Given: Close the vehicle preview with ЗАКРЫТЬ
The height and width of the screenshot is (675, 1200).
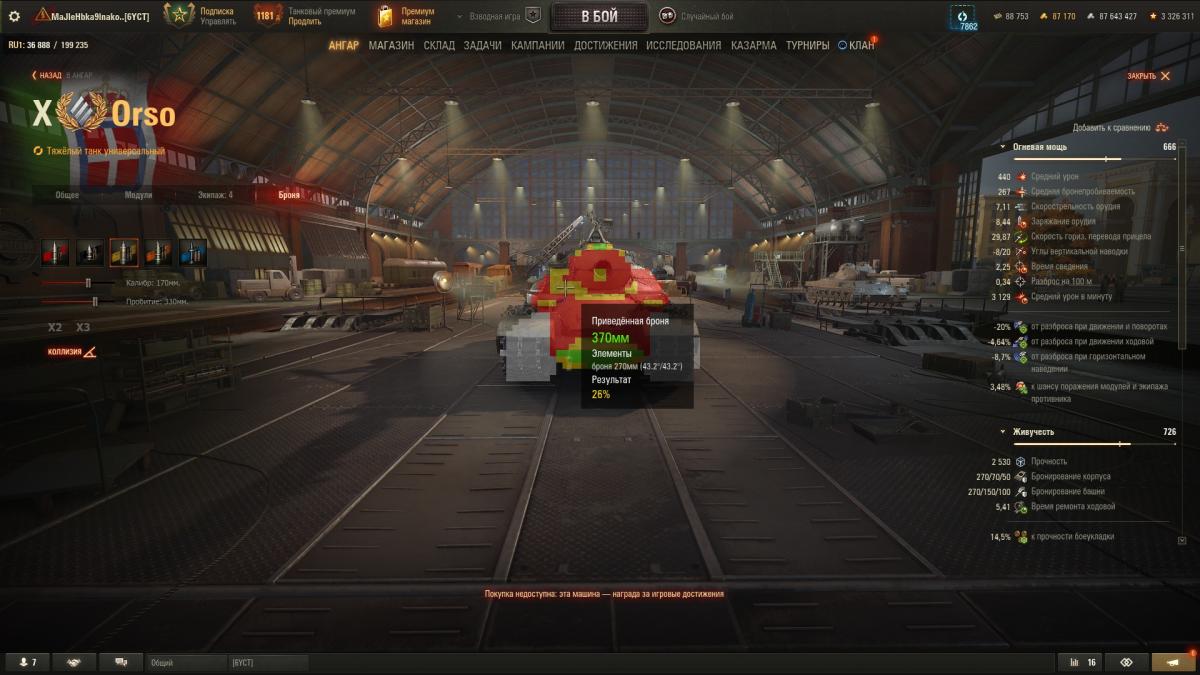Looking at the screenshot, I should tap(1148, 76).
